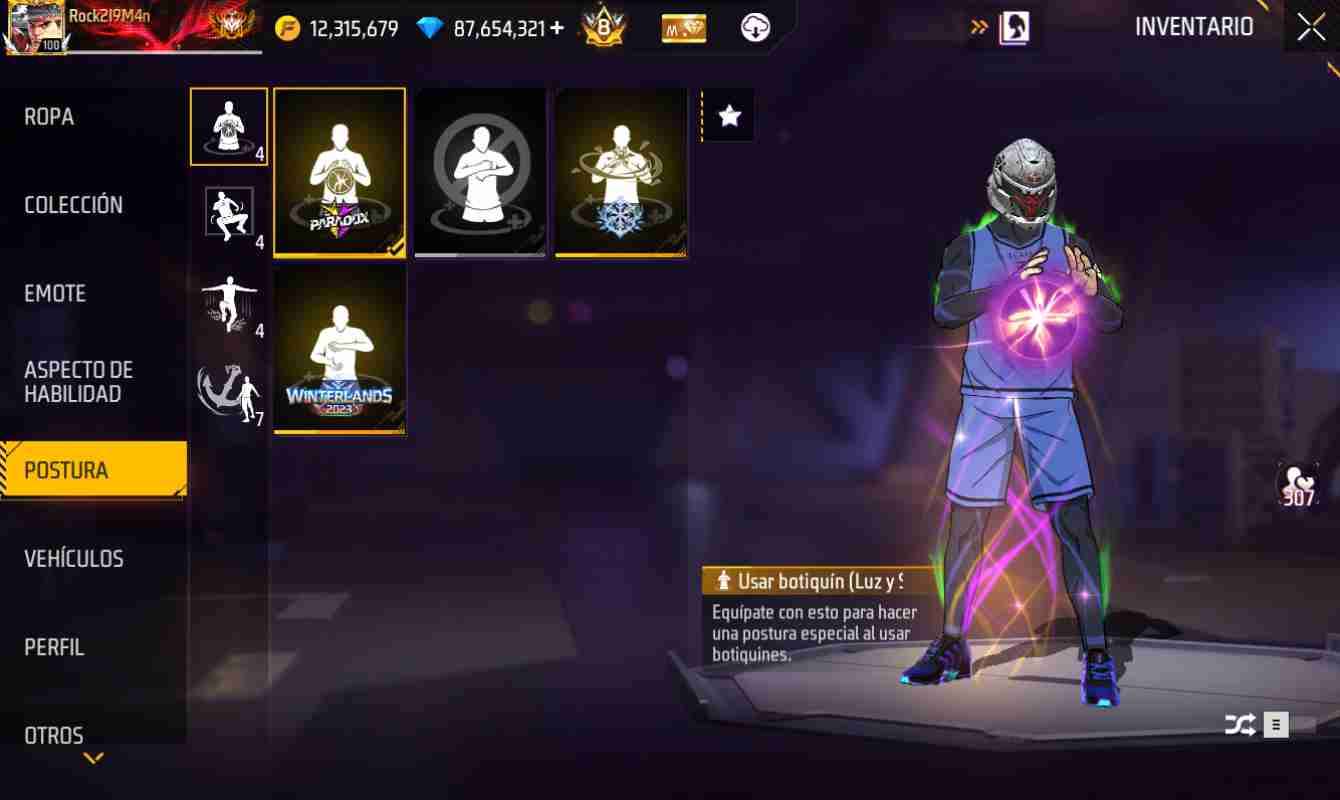Expand more categories with the Otros chevron
This screenshot has width=1340, height=800.
tap(93, 758)
